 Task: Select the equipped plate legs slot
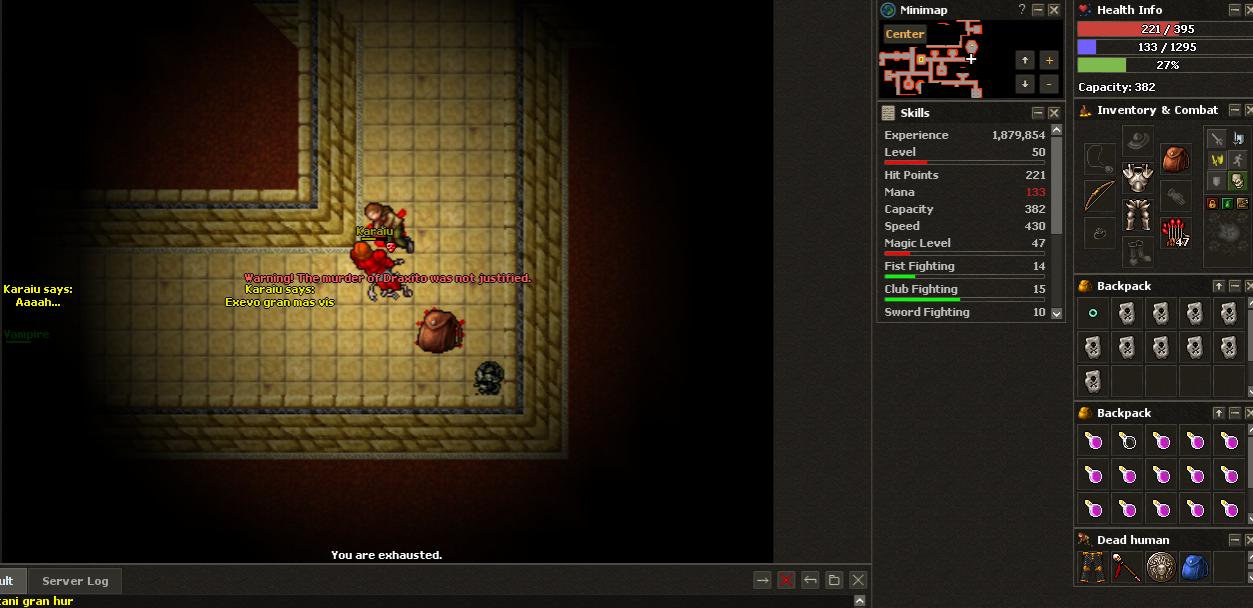click(1137, 214)
